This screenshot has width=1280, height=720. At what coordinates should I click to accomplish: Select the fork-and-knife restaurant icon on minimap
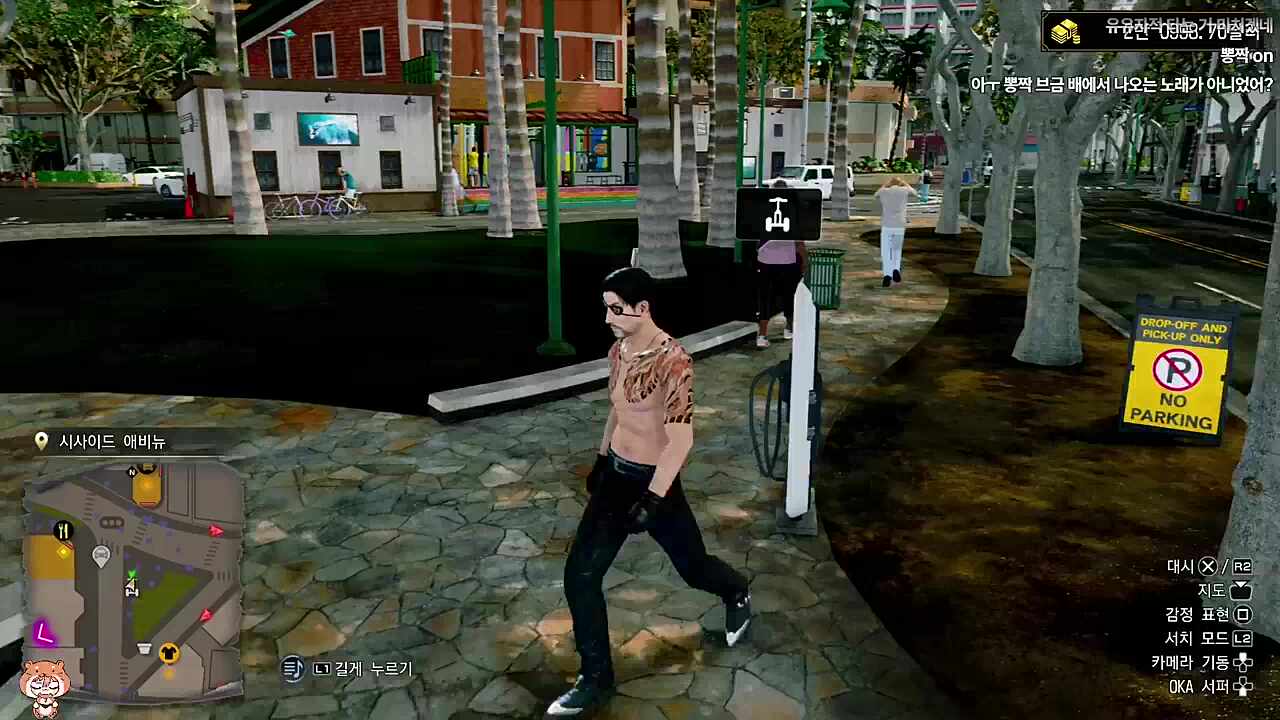pyautogui.click(x=63, y=530)
